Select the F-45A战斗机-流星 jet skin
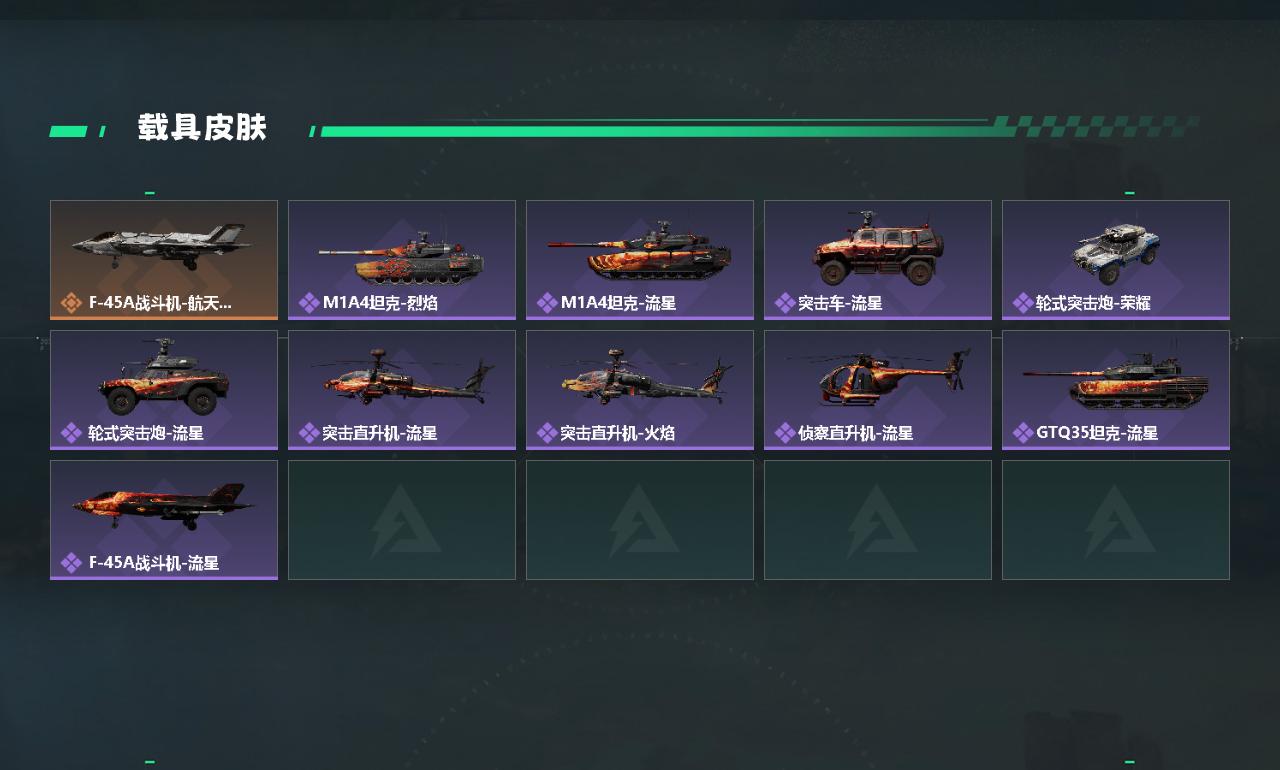 pyautogui.click(x=164, y=520)
